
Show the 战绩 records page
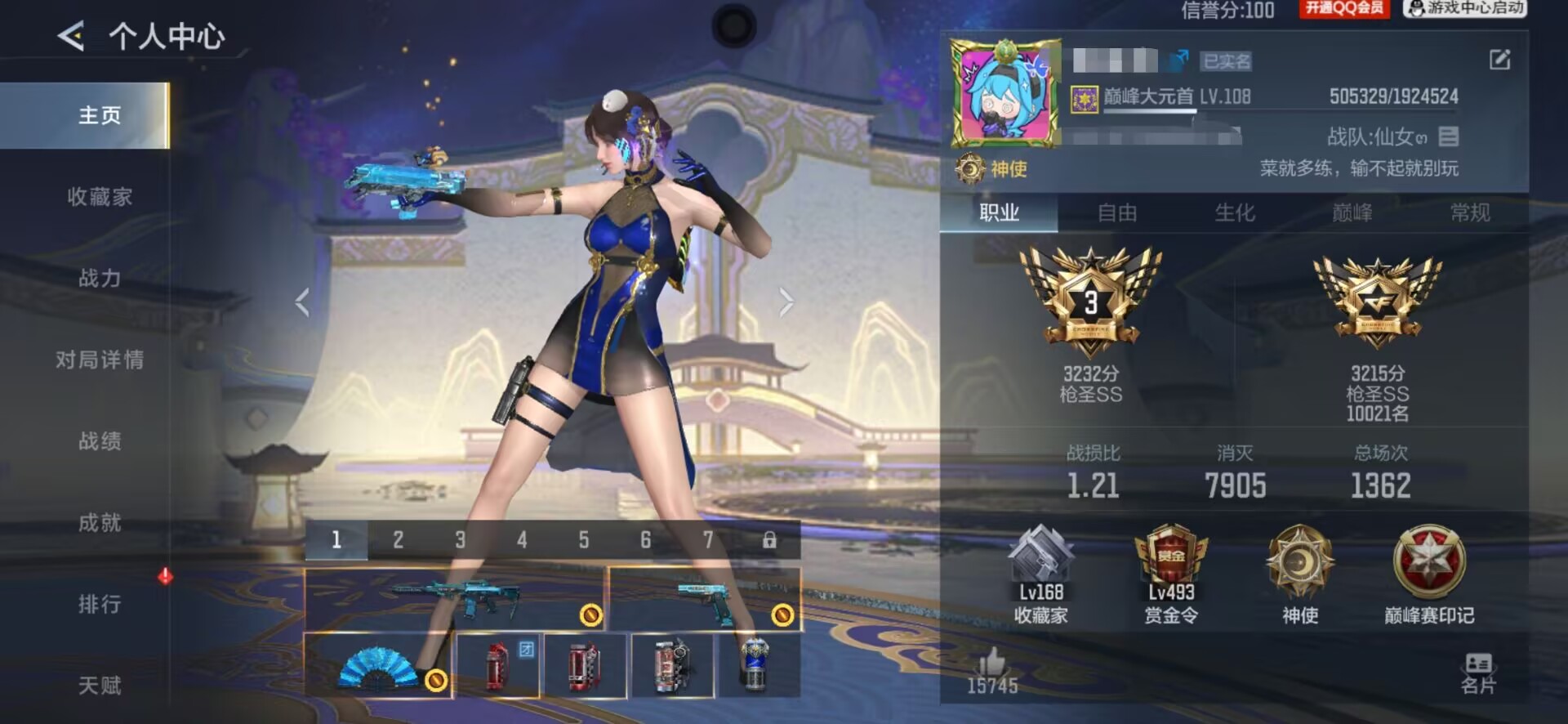coord(100,441)
